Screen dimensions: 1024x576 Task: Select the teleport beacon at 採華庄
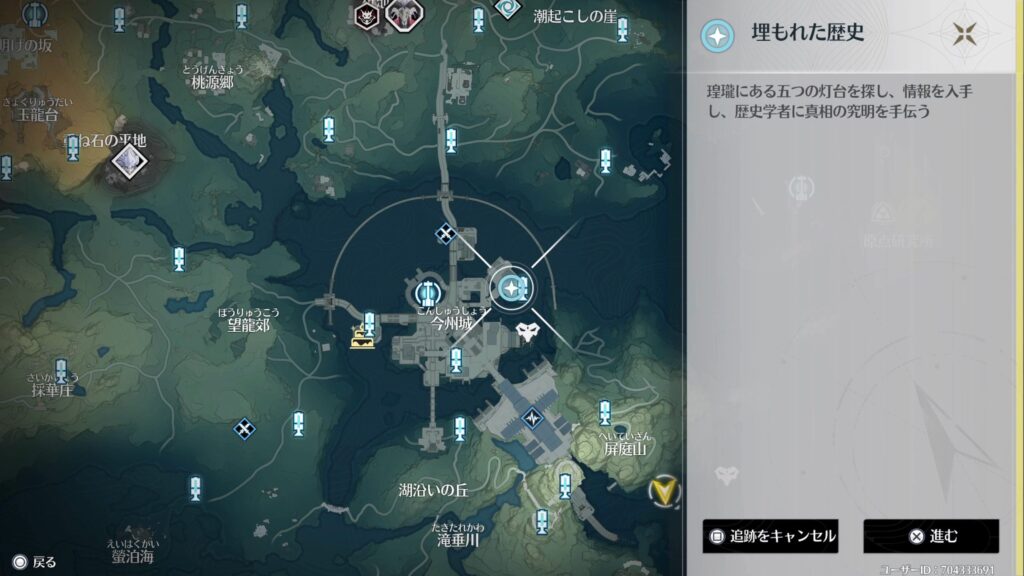tap(61, 371)
